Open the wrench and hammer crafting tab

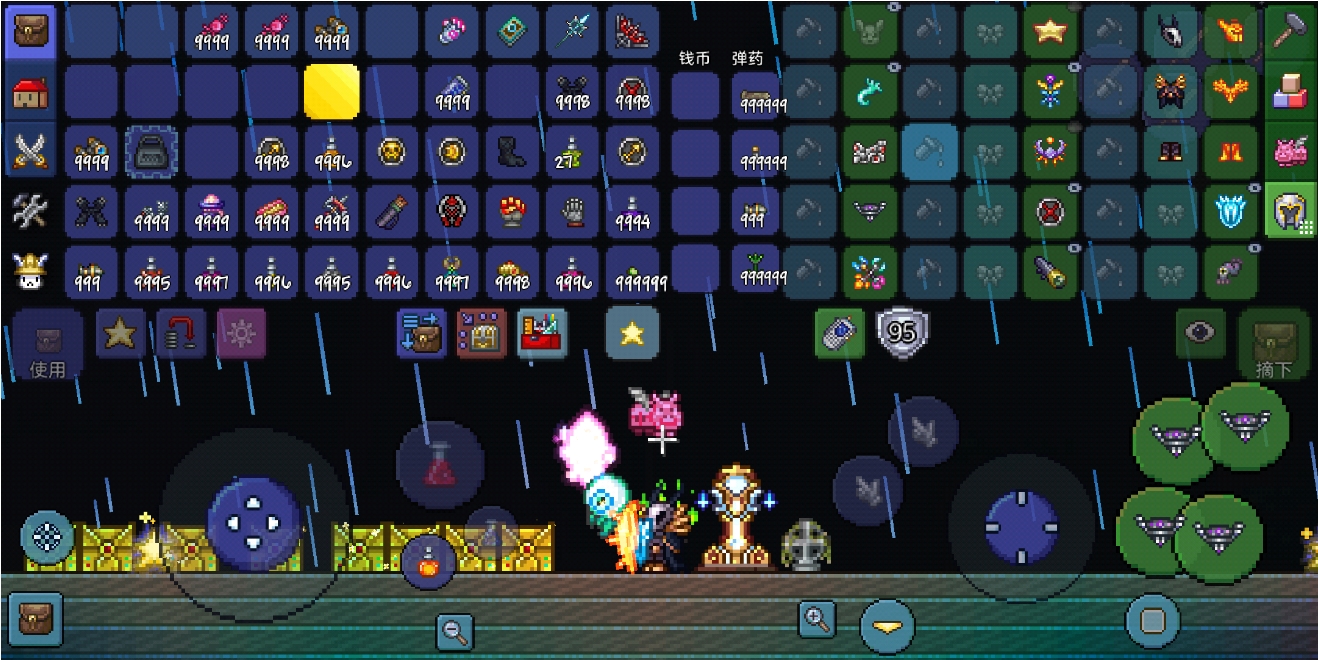coord(32,211)
